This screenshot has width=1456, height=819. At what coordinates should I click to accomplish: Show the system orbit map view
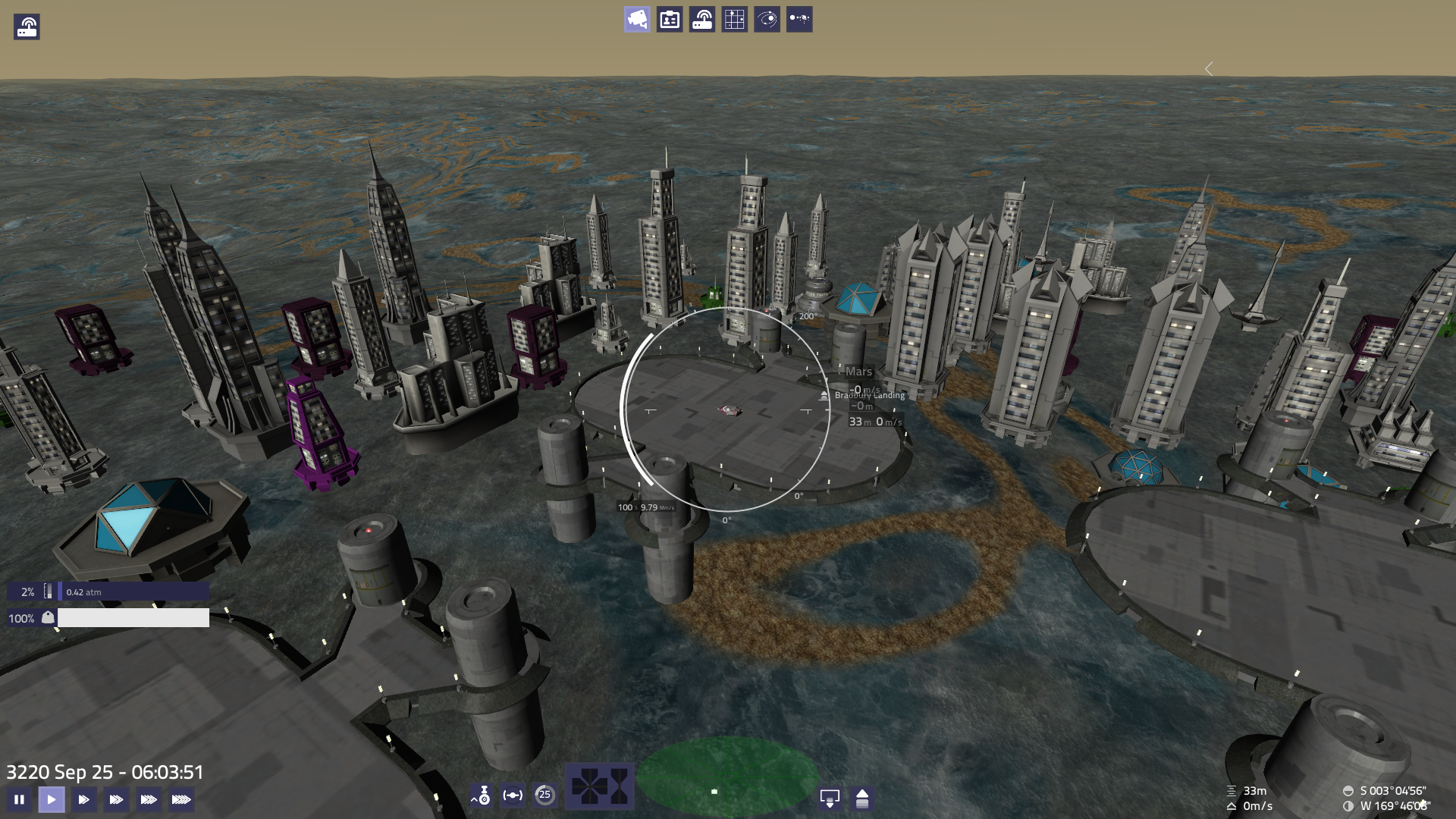[x=767, y=19]
